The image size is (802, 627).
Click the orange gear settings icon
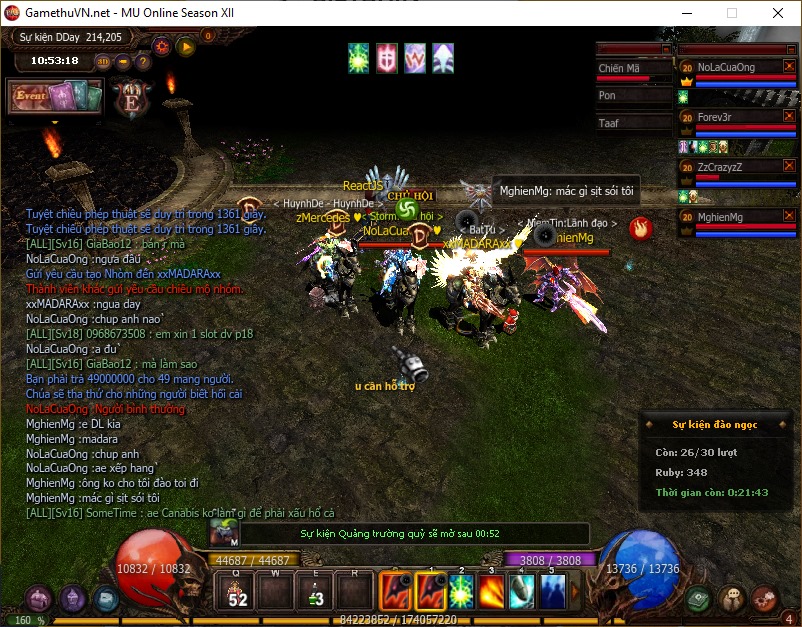161,45
